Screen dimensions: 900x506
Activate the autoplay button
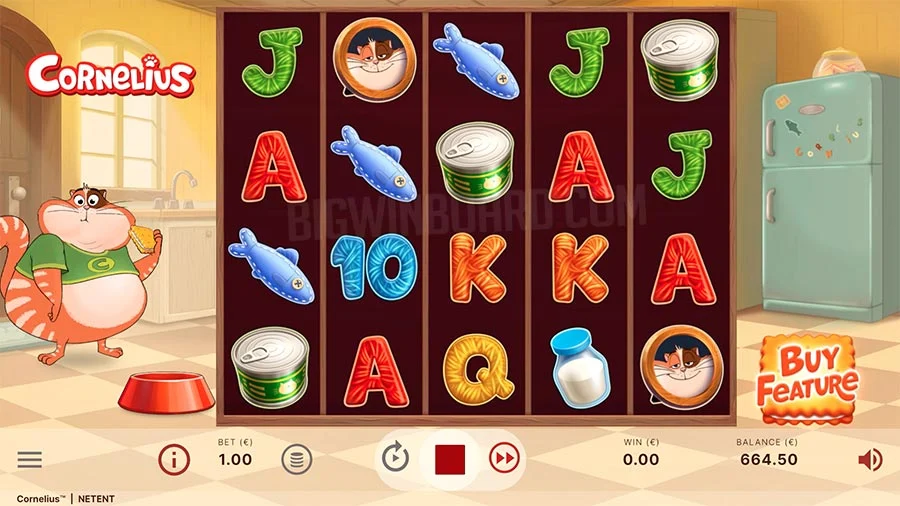click(x=396, y=459)
